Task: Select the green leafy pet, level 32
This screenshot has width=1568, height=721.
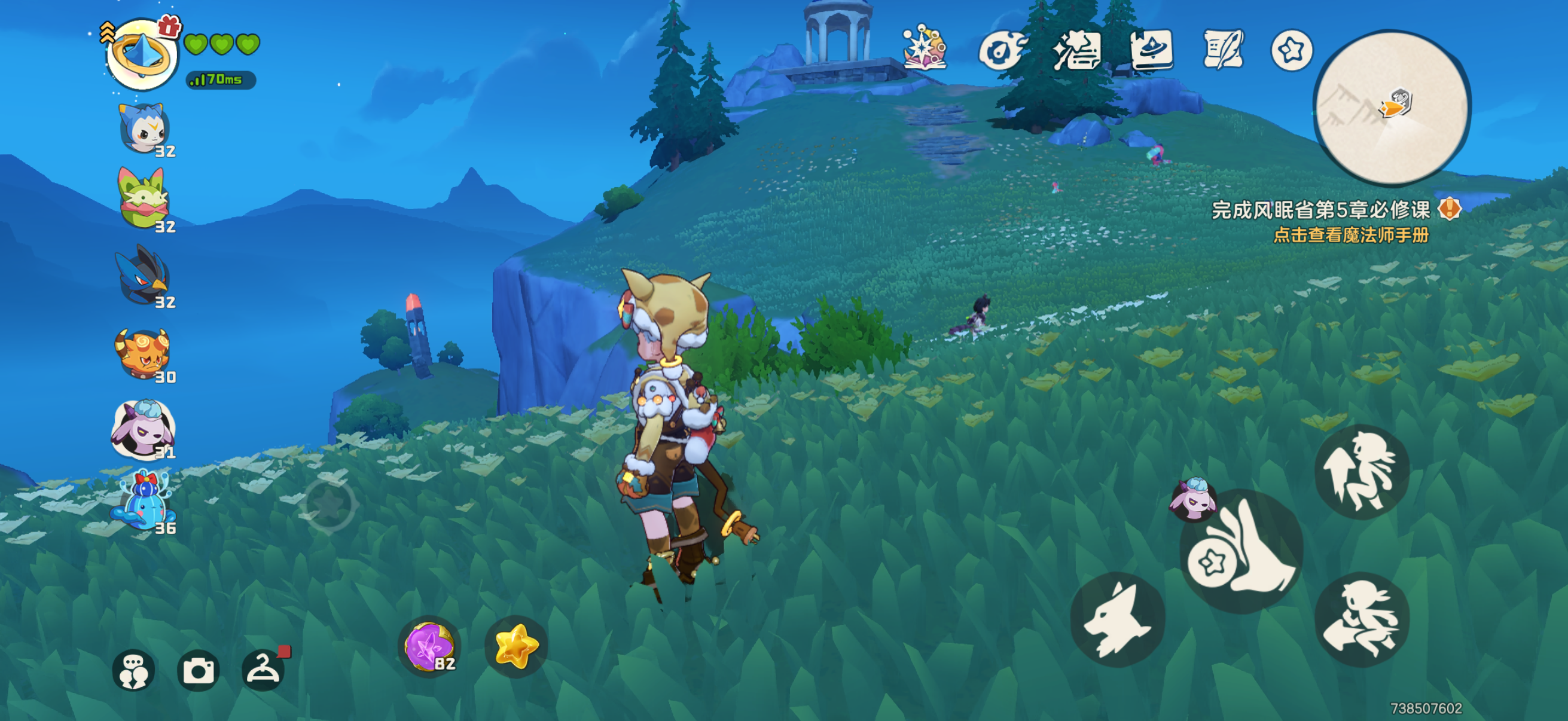Action: [143, 199]
